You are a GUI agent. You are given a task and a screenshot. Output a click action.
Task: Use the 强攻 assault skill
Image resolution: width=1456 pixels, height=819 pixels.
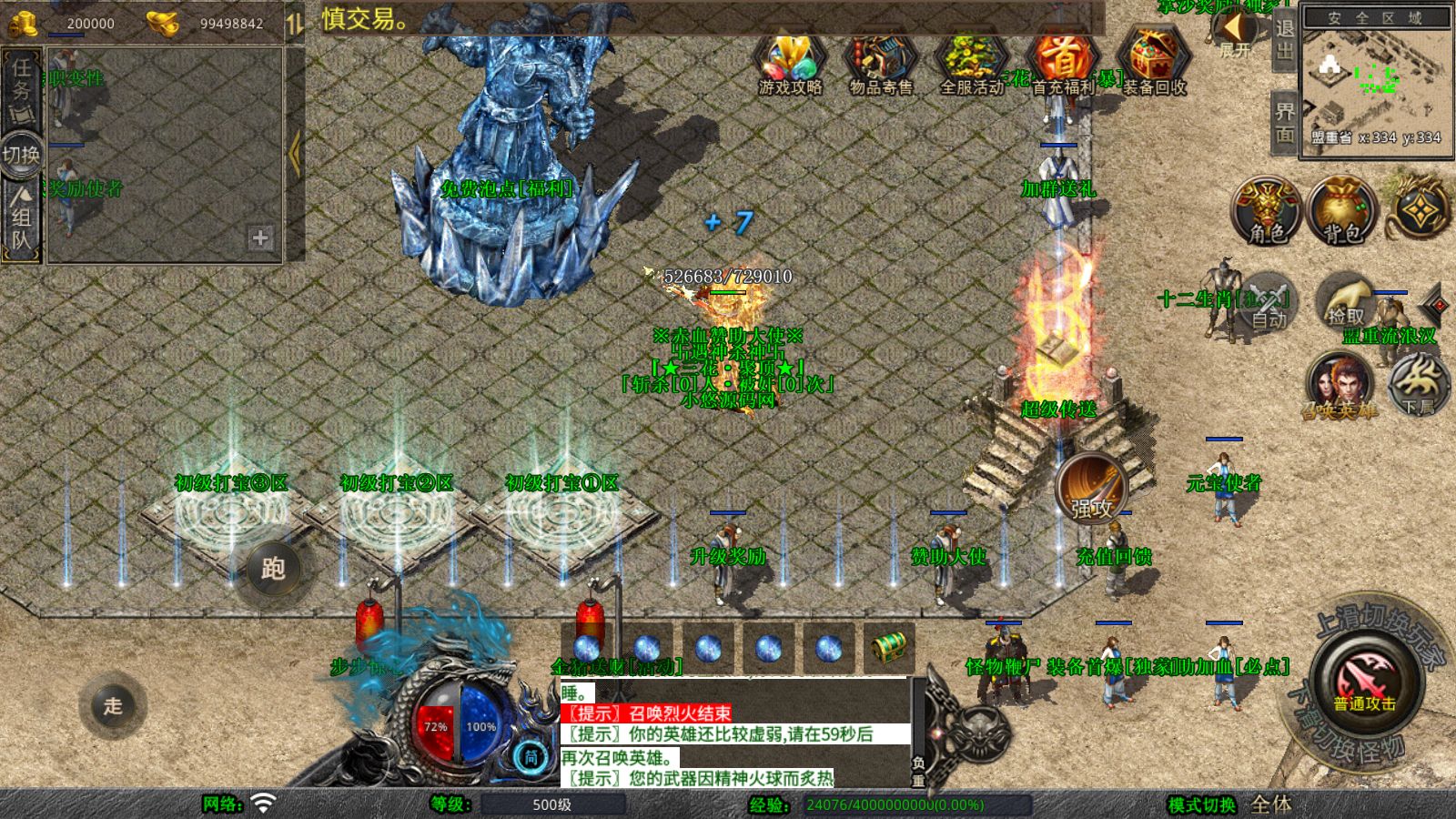coord(1092,487)
